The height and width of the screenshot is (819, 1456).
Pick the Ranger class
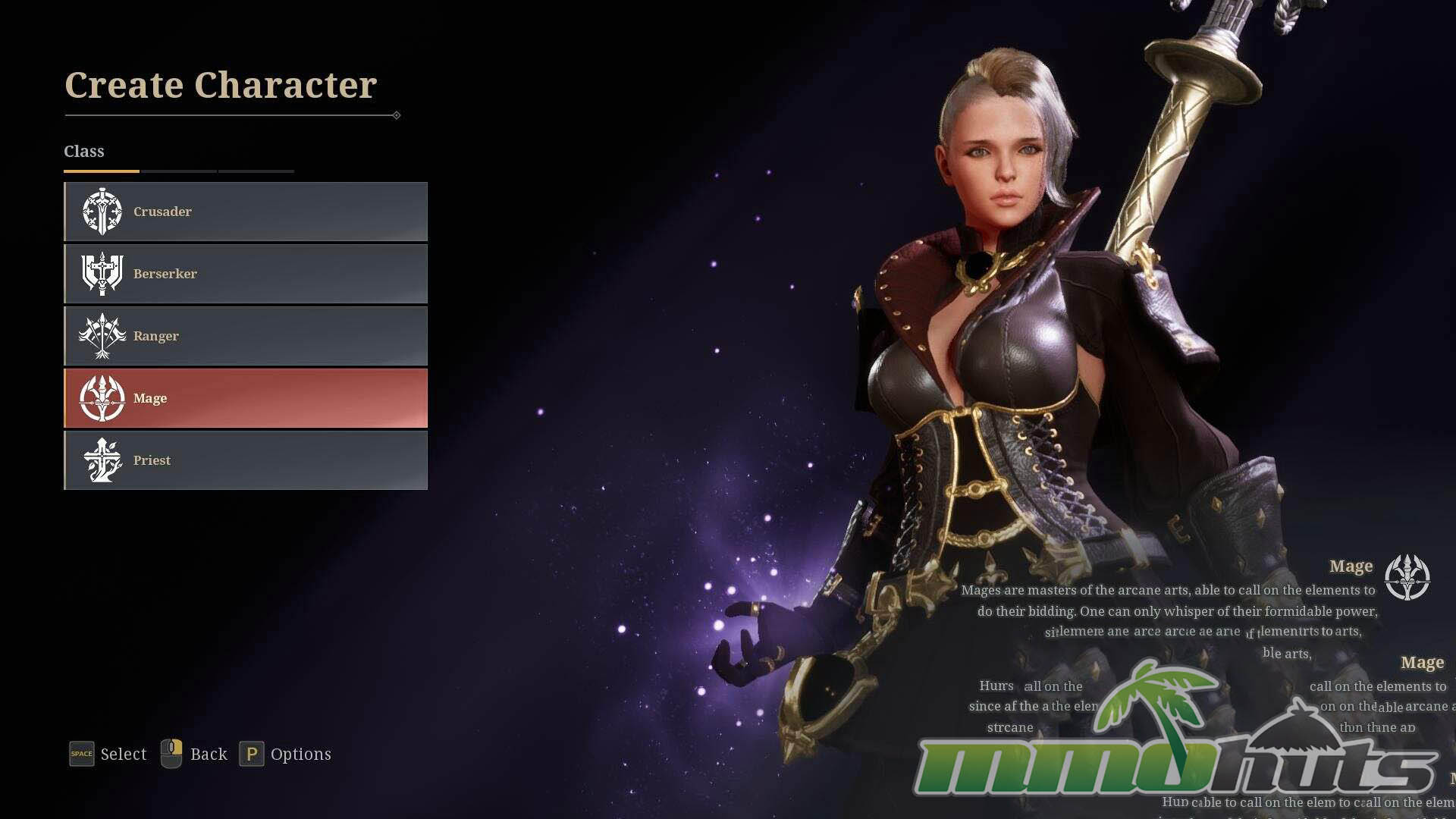(x=246, y=336)
